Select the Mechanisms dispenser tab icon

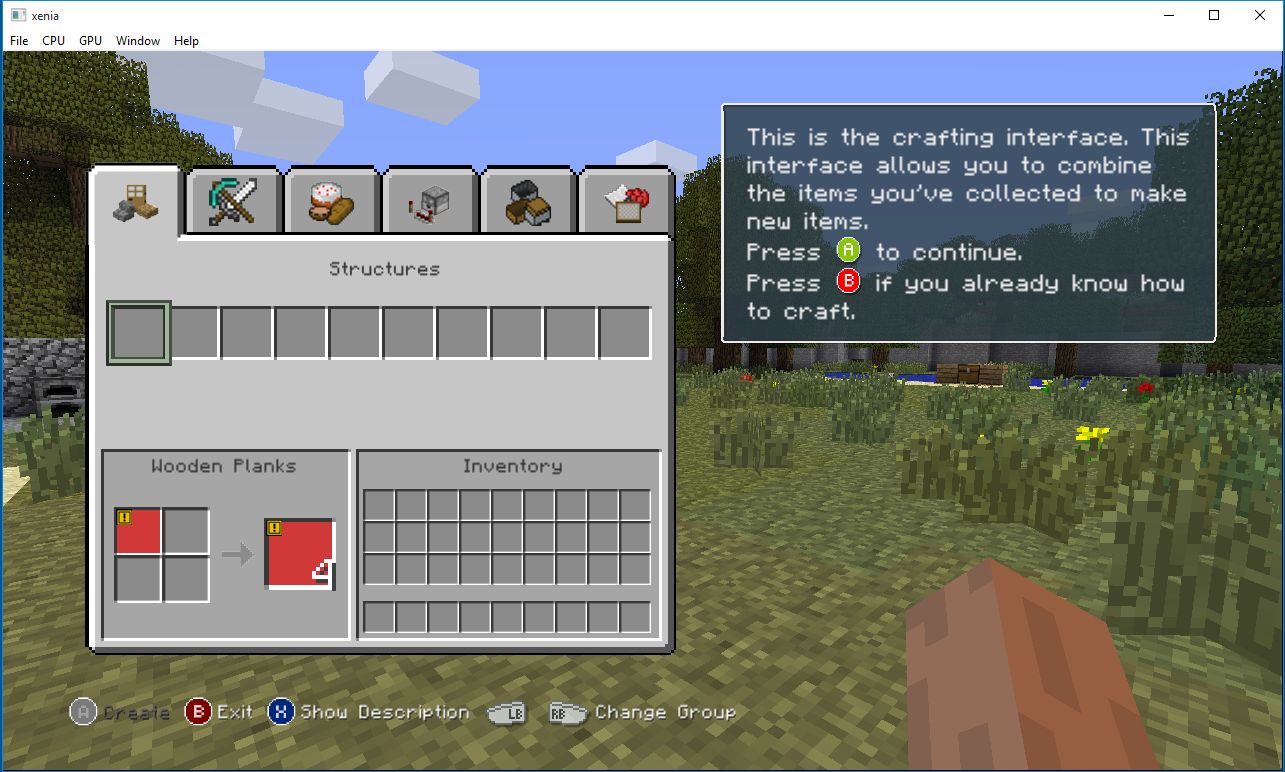[x=428, y=200]
